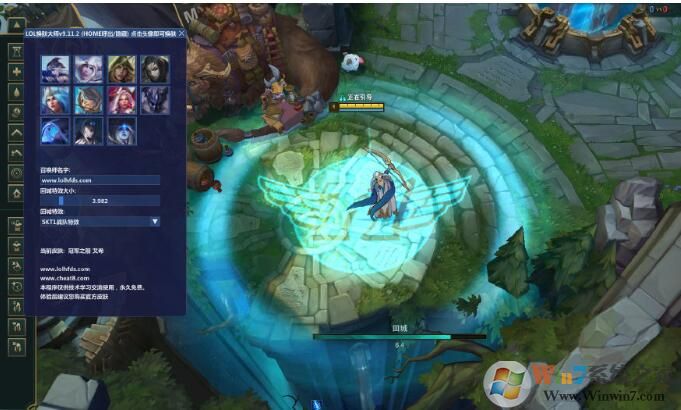This screenshot has width=681, height=410.
Task: Pick the dark purple masked Ashe skin
Action: pyautogui.click(x=155, y=99)
